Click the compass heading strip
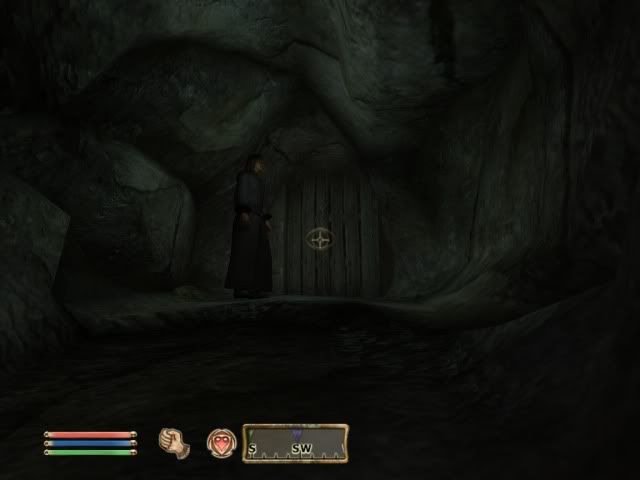The height and width of the screenshot is (480, 640). pos(295,443)
